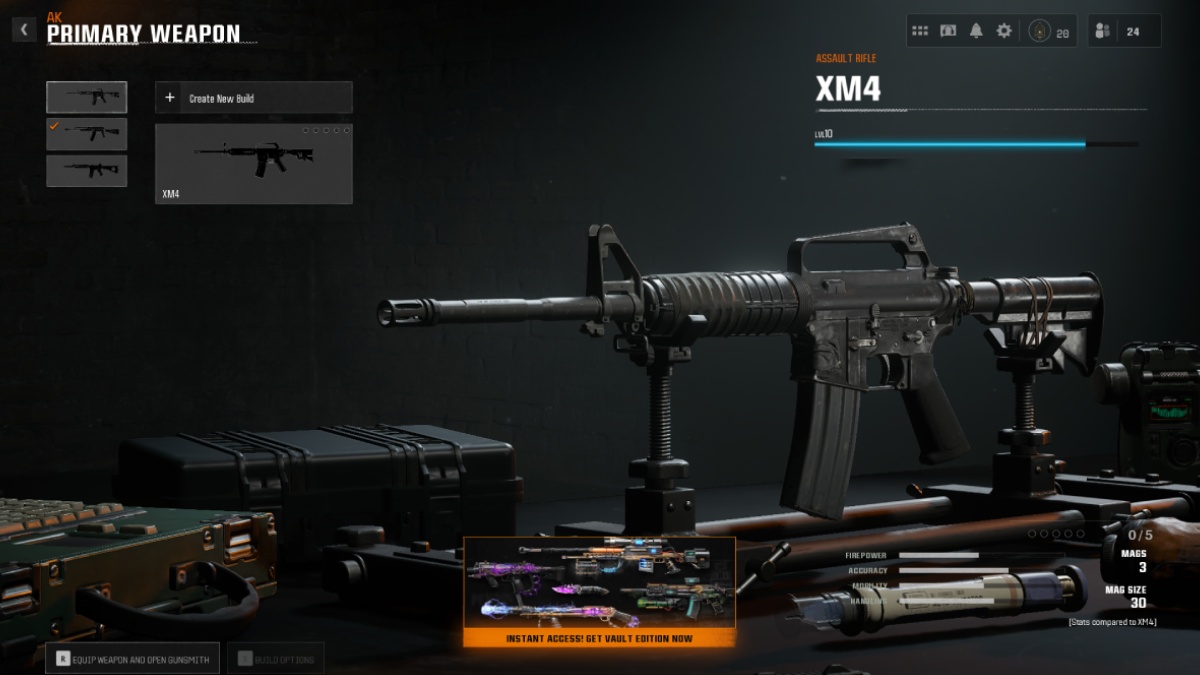Open the headset voice channels icon

pyautogui.click(x=948, y=31)
